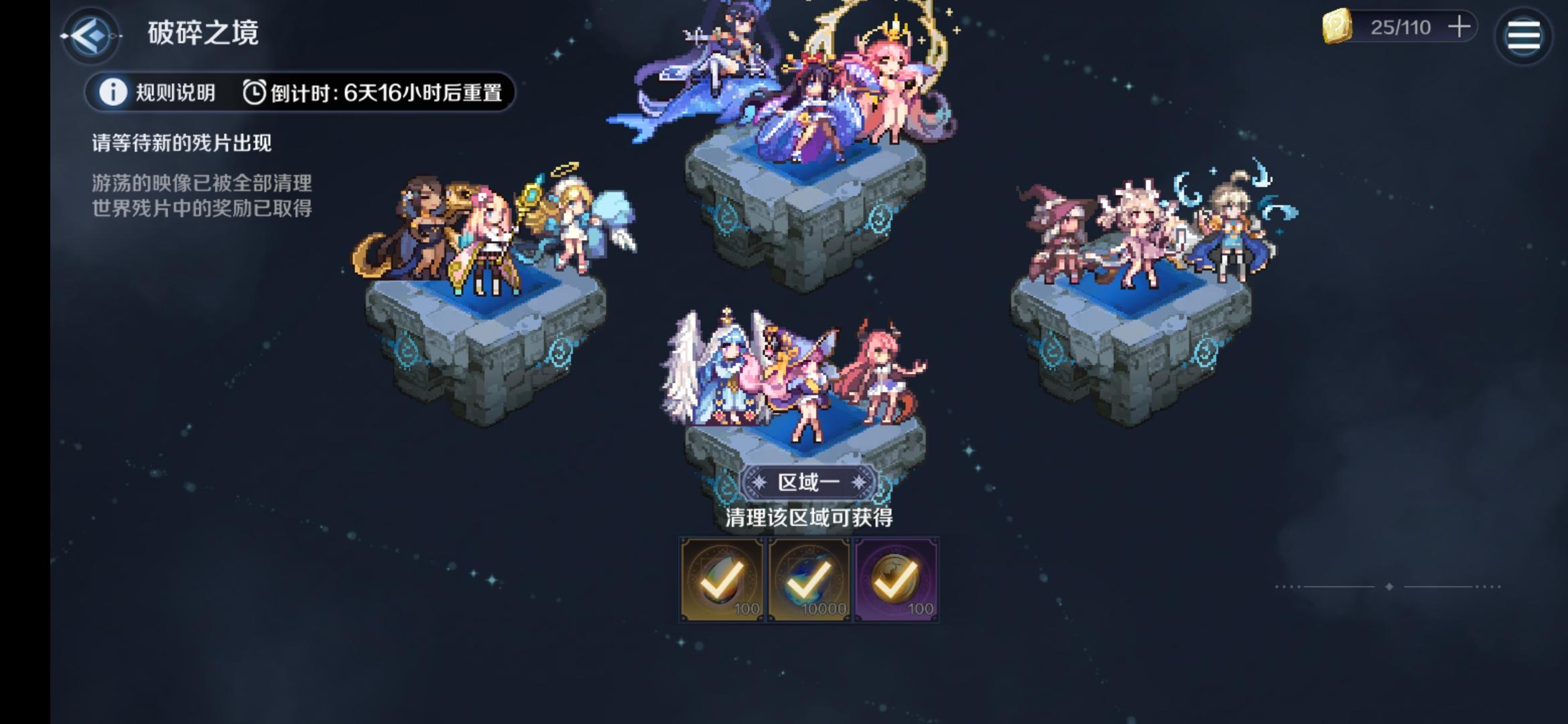Viewport: 1568px width, 724px height.
Task: Open the hamburger menu in top-right corner
Action: coord(1524,35)
